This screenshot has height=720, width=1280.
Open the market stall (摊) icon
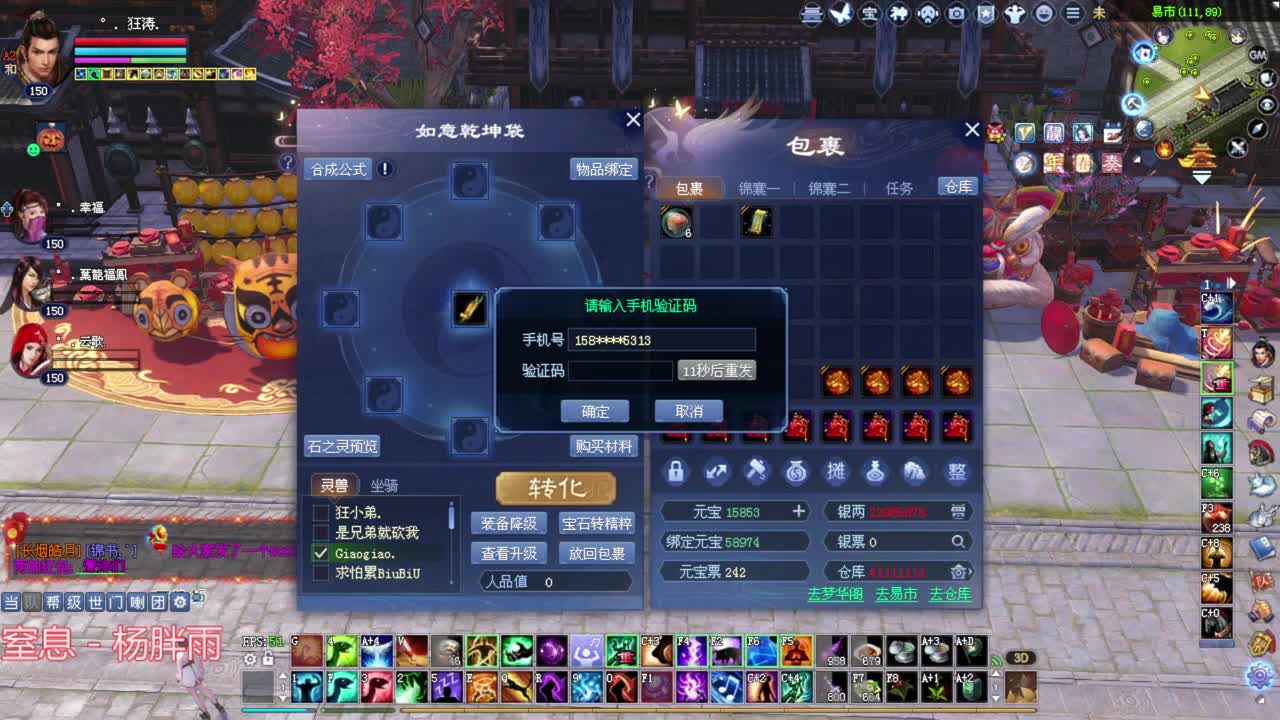(x=836, y=472)
